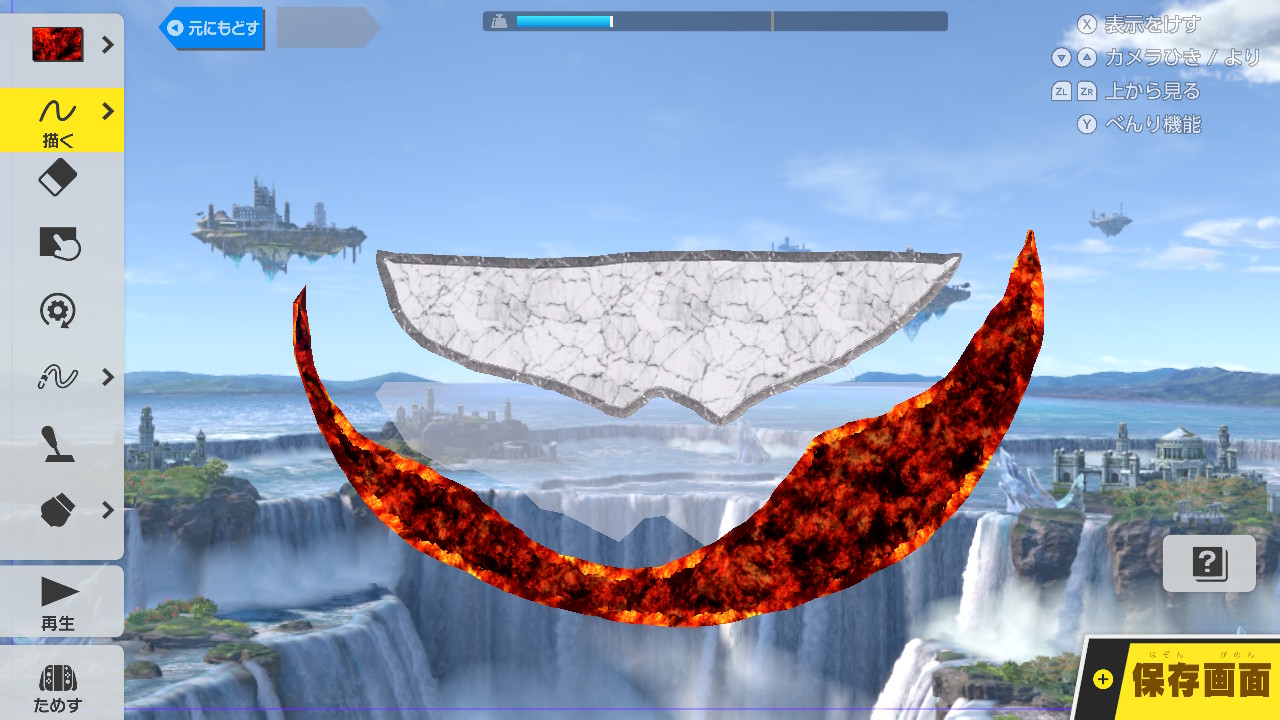Choose the eraser tool

[x=58, y=180]
